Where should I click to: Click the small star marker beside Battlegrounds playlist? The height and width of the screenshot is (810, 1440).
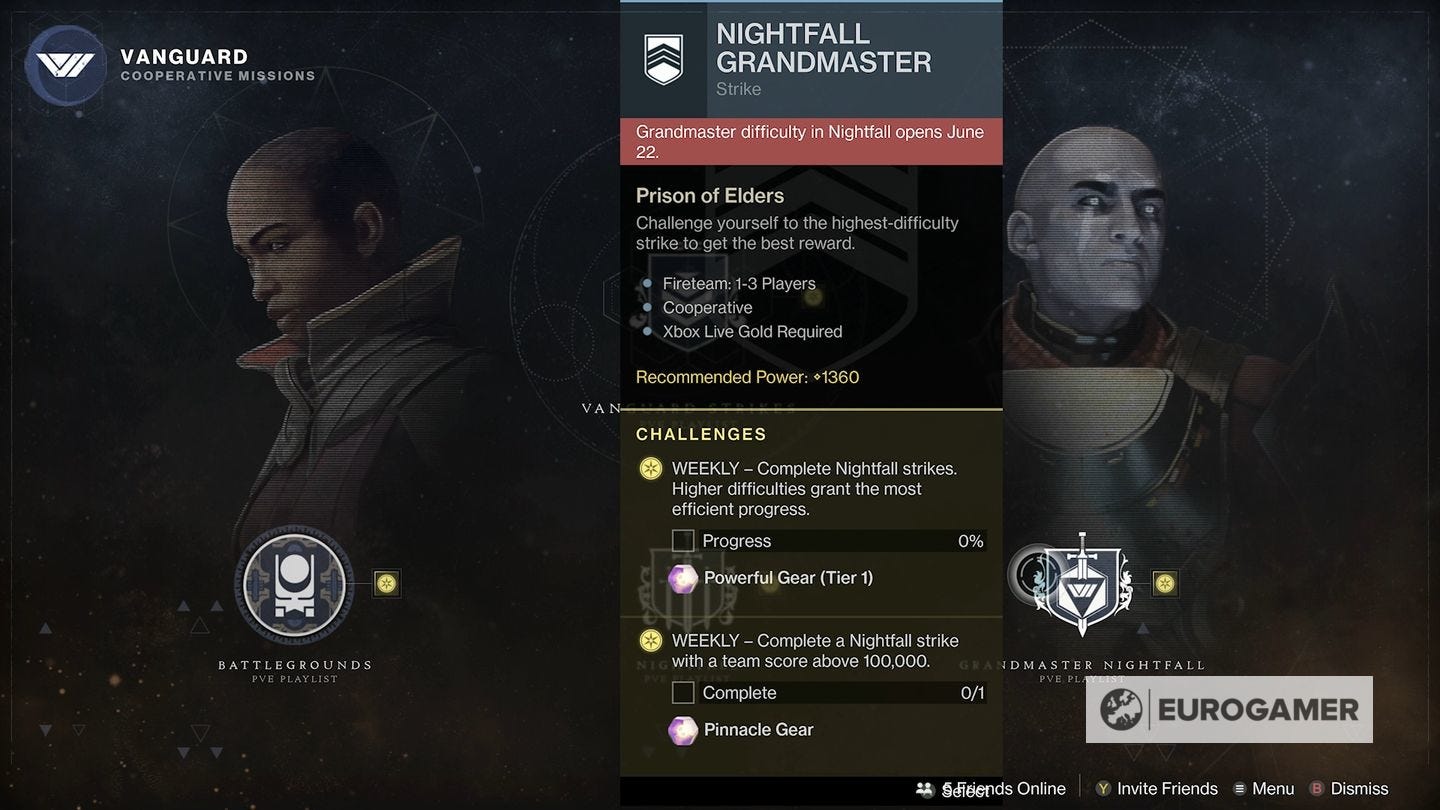387,581
